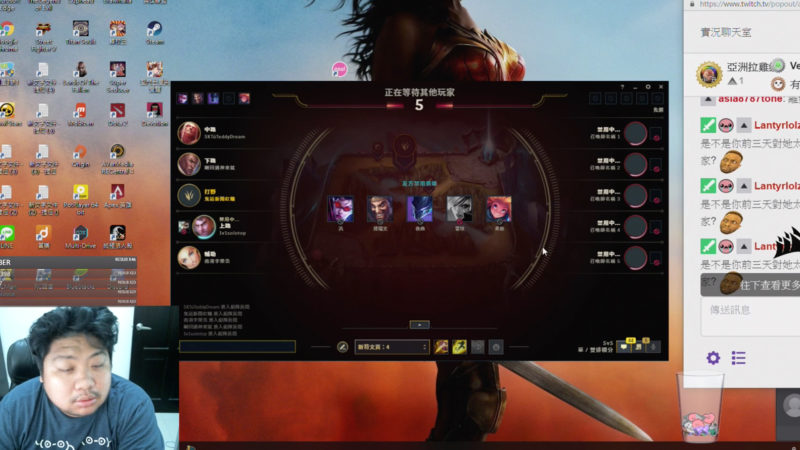Select the top lane teammate row

click(225, 226)
